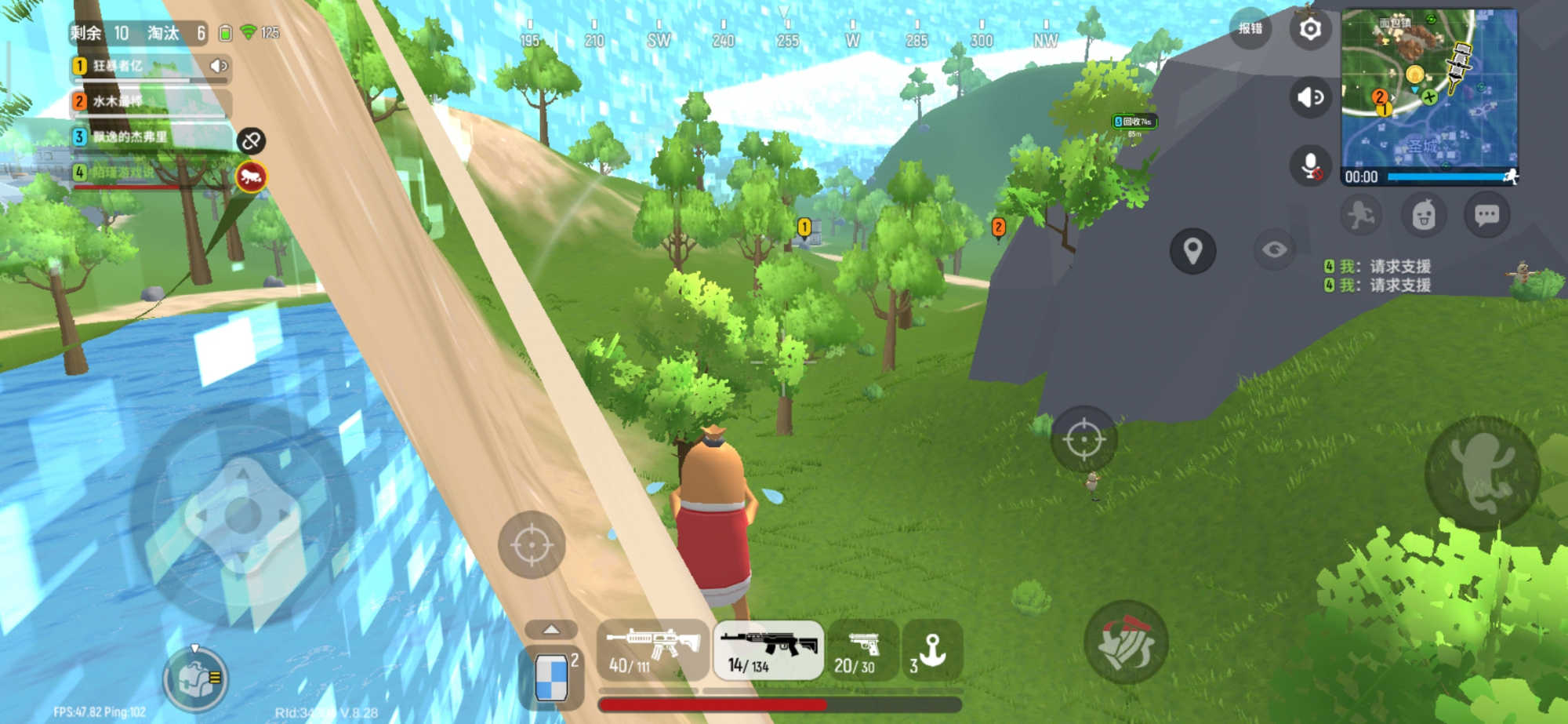Toggle the muted microphone button

tap(1310, 166)
